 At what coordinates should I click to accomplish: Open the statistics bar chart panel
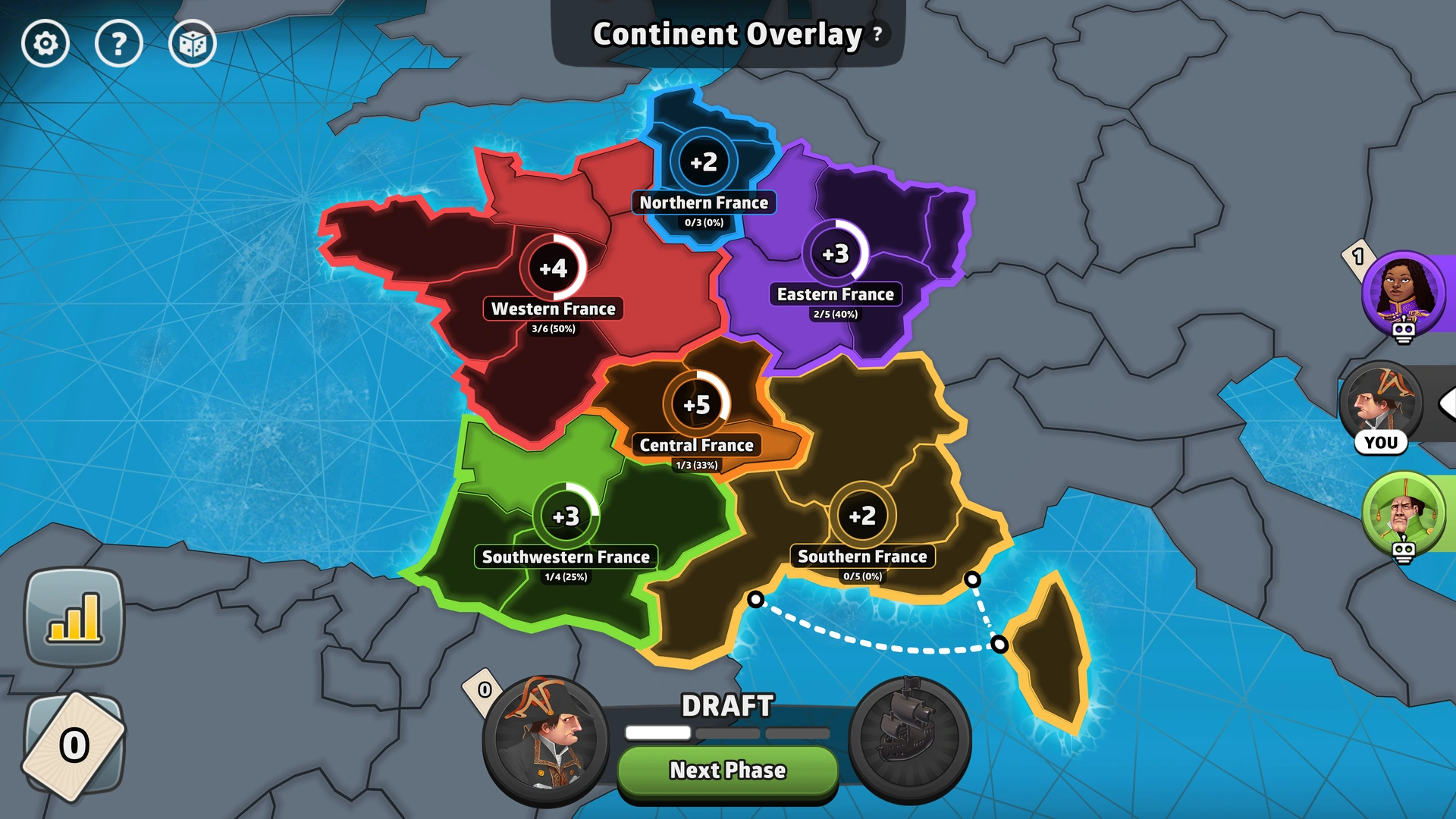(74, 617)
